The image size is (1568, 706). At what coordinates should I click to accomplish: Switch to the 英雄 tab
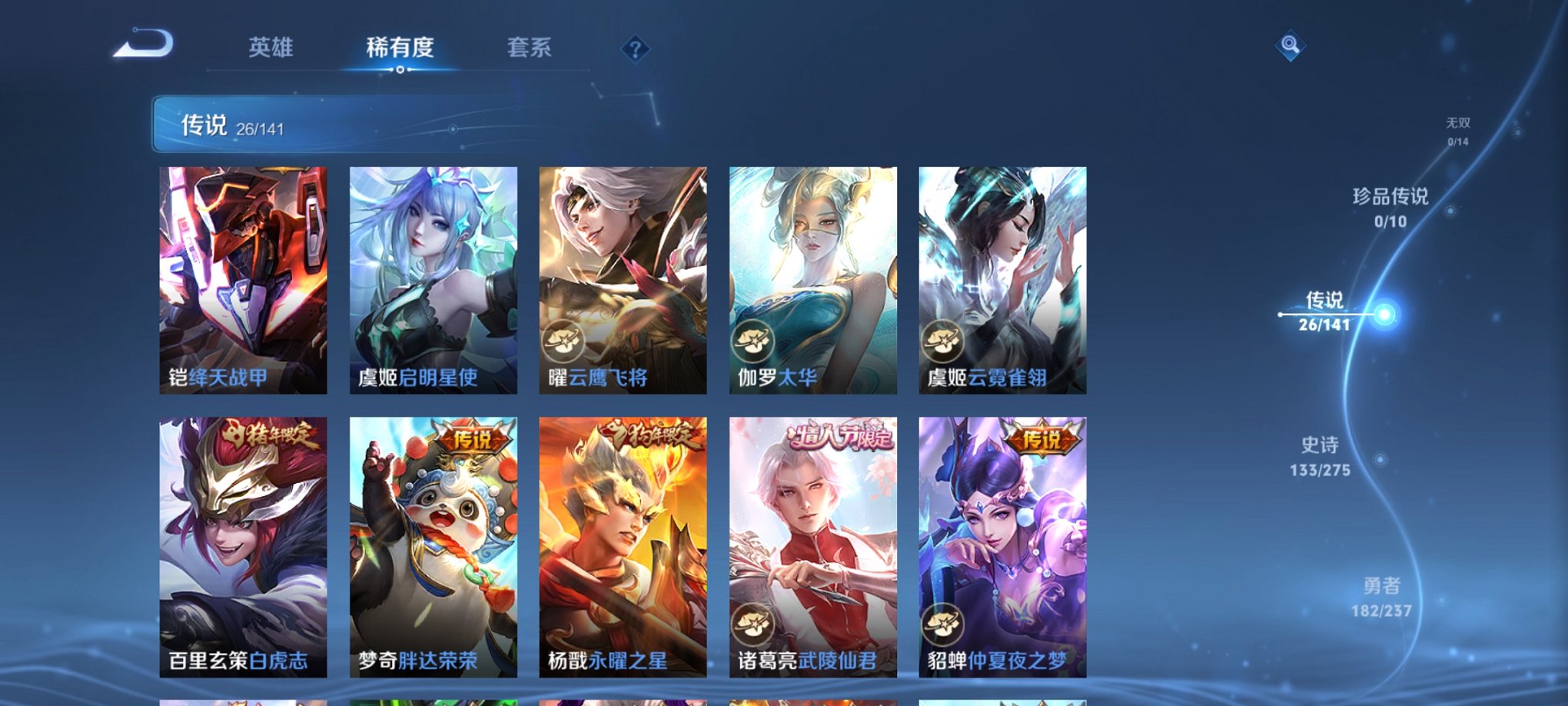point(271,48)
